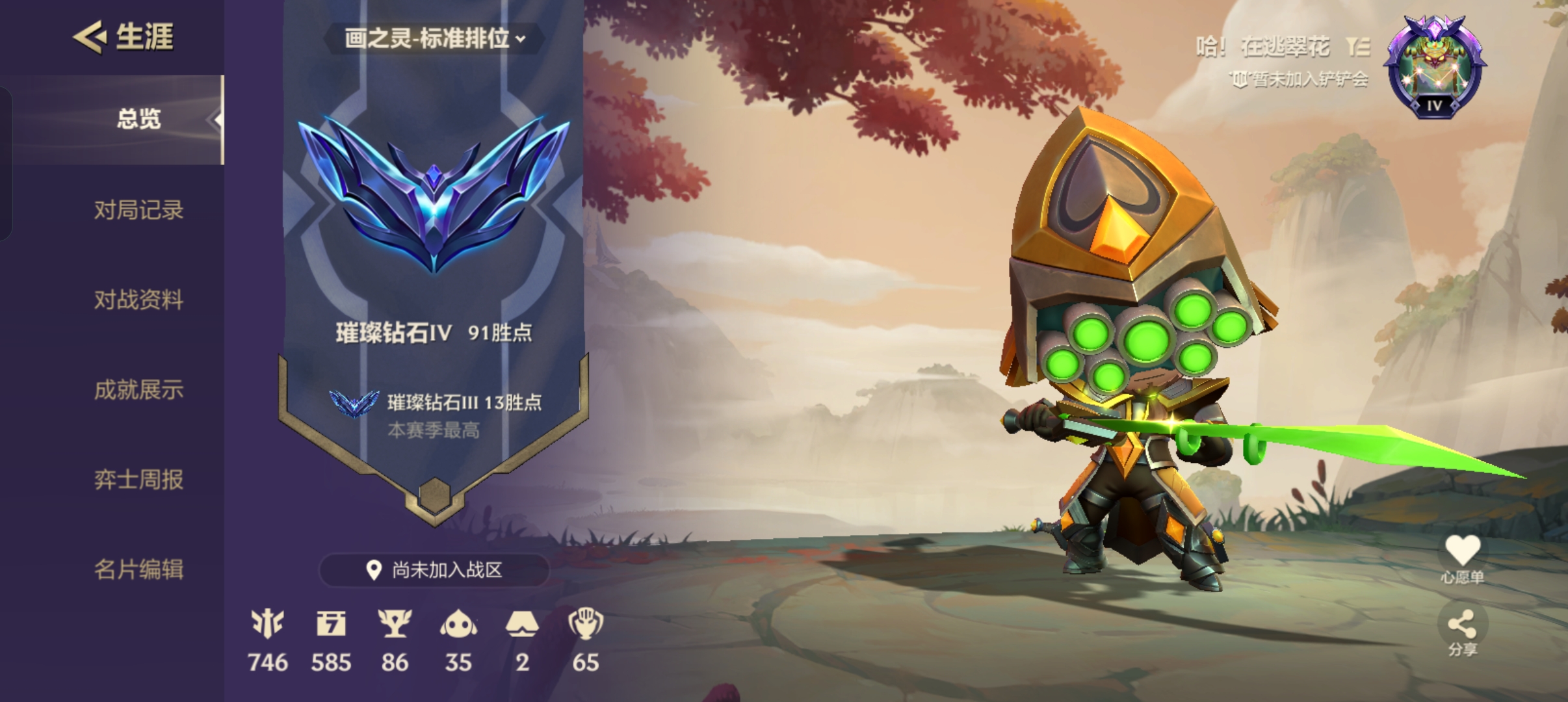Open the 弈士周报 weekly report tab

(x=138, y=480)
